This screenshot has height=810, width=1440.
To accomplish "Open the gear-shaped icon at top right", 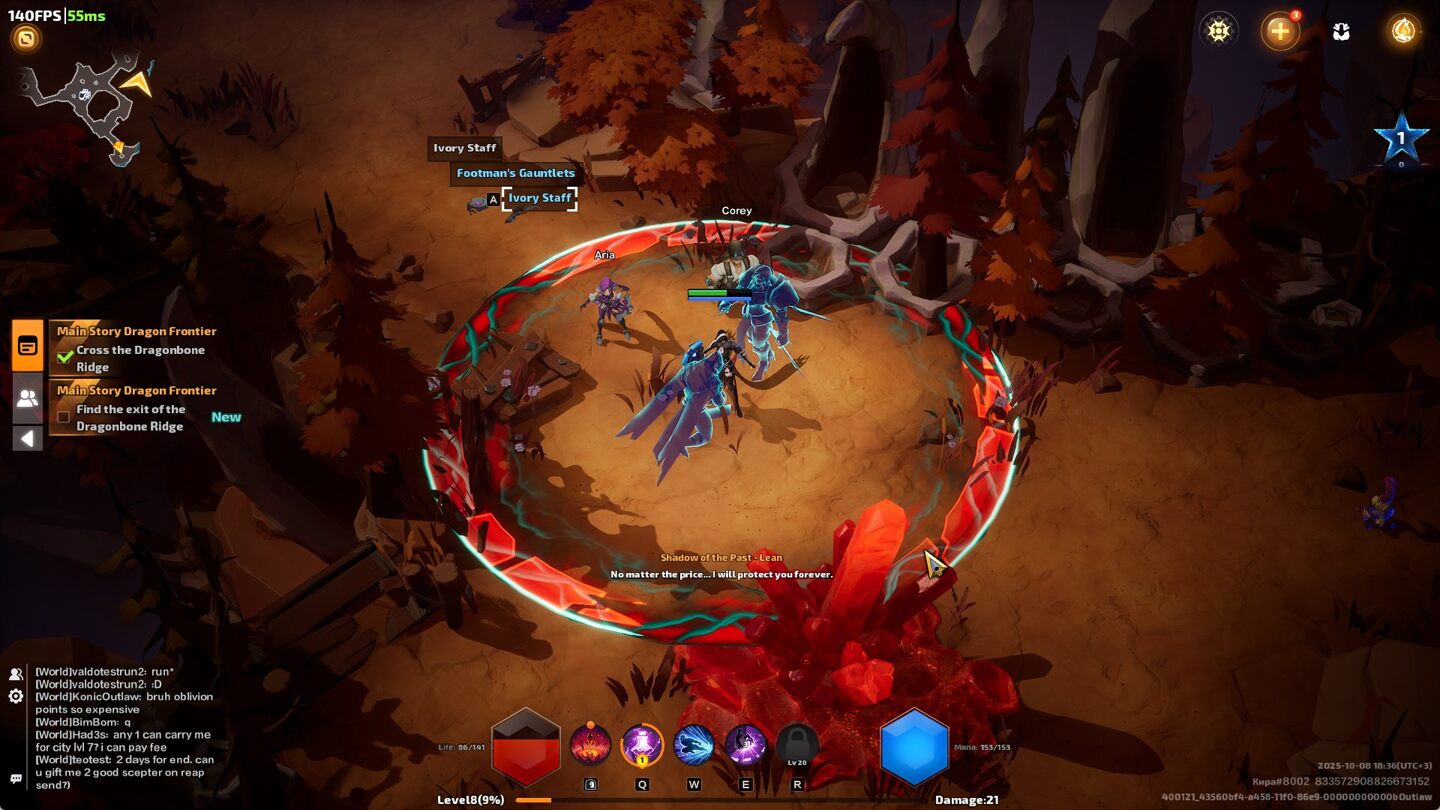I will click(1218, 31).
